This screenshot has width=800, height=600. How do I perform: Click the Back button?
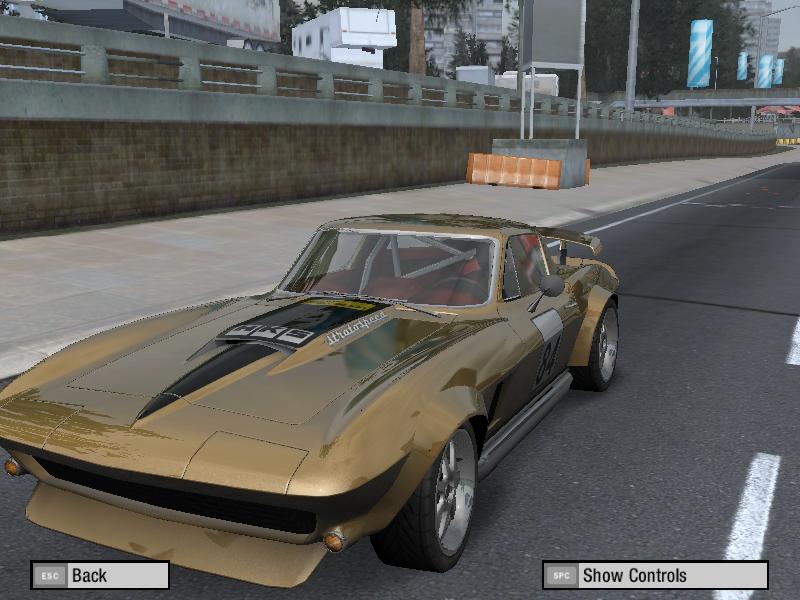tap(100, 575)
